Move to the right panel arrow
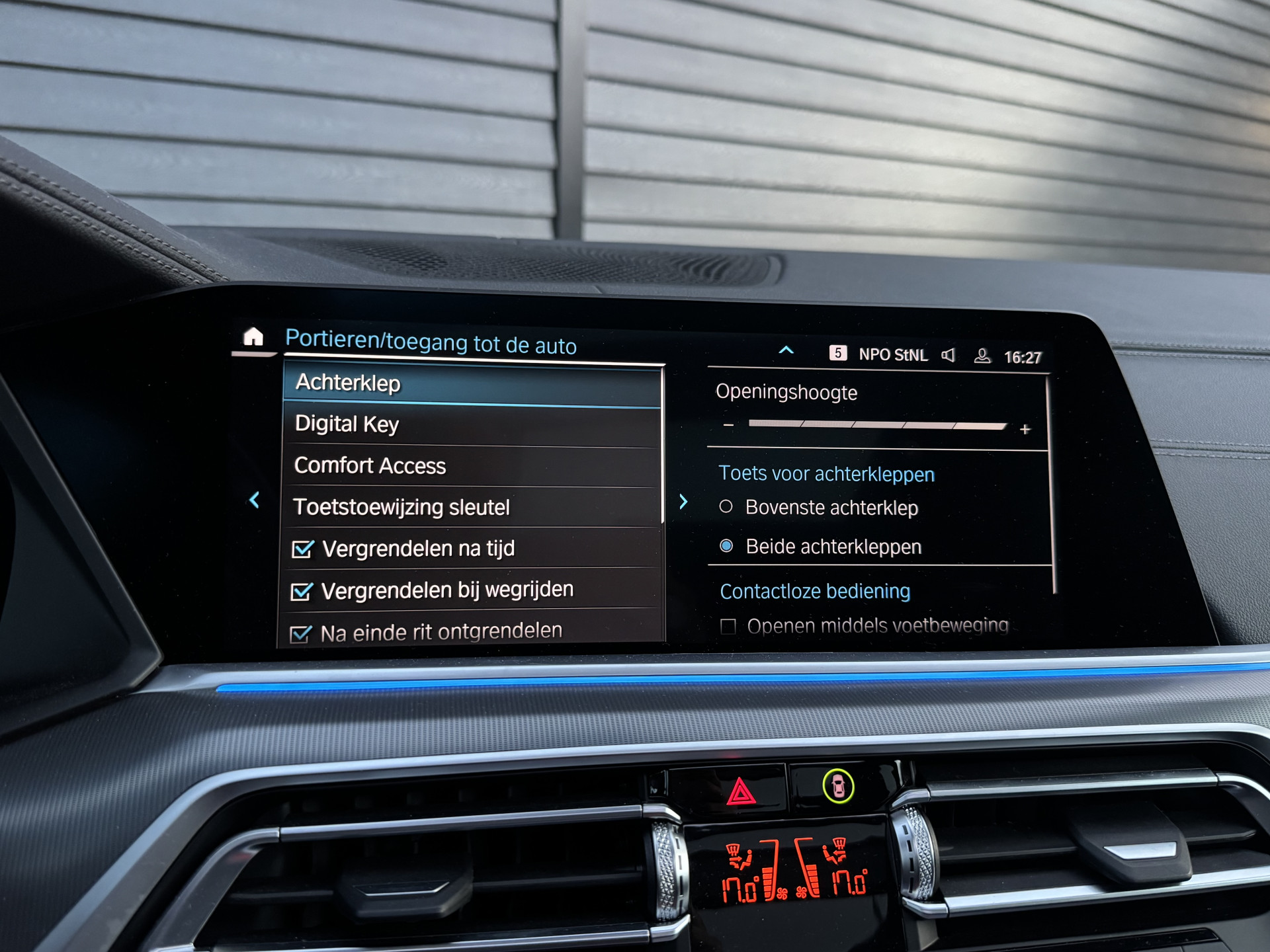 tap(683, 502)
